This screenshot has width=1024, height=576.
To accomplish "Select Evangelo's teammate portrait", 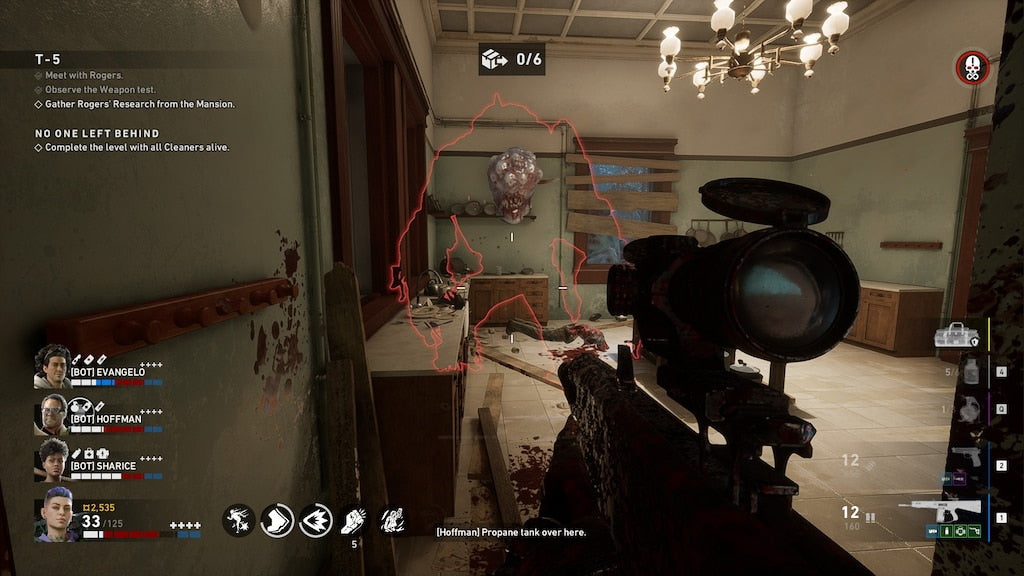I will (x=52, y=366).
